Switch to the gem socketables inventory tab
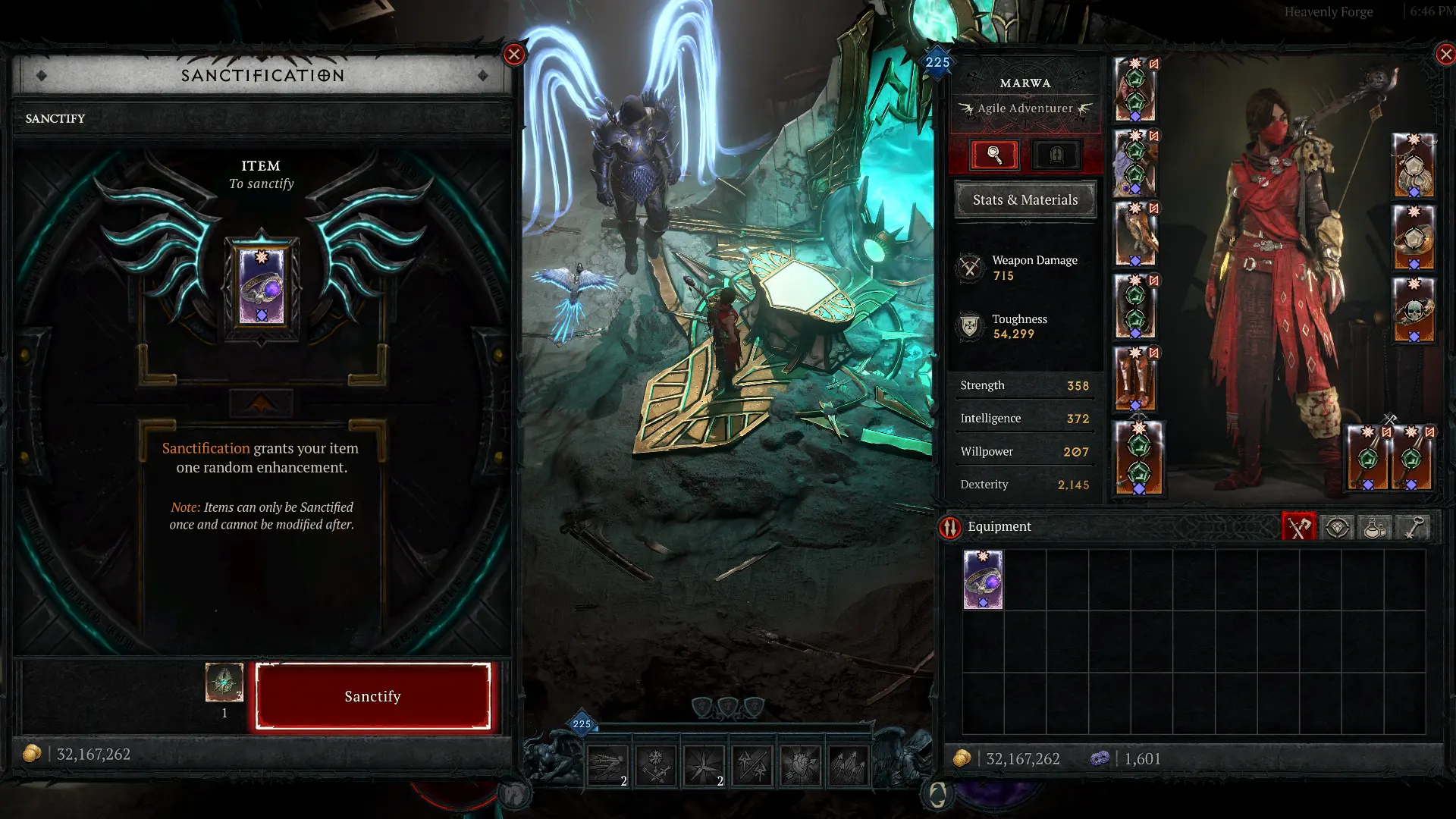 pyautogui.click(x=1337, y=527)
